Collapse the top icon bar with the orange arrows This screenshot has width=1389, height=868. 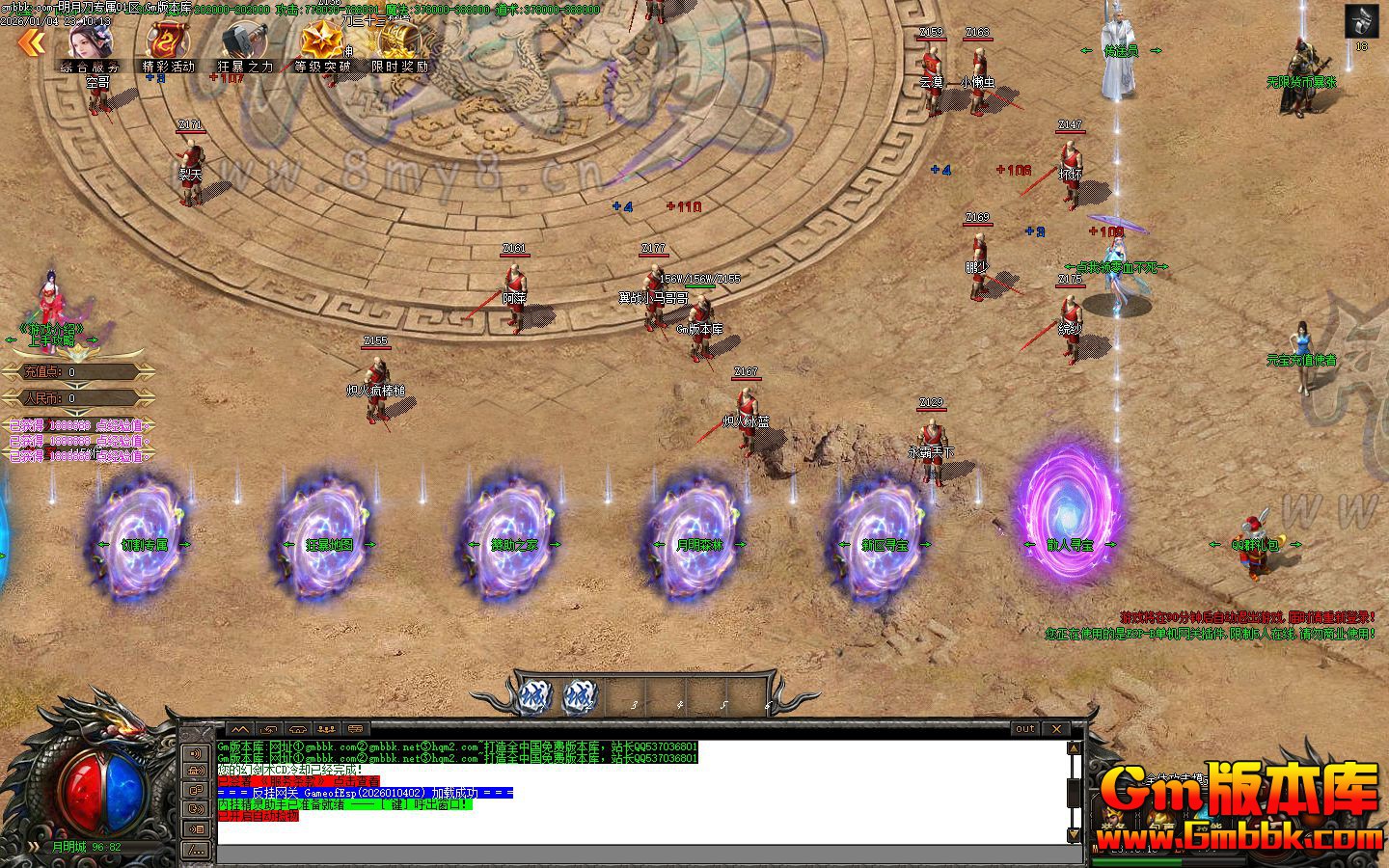[x=31, y=41]
